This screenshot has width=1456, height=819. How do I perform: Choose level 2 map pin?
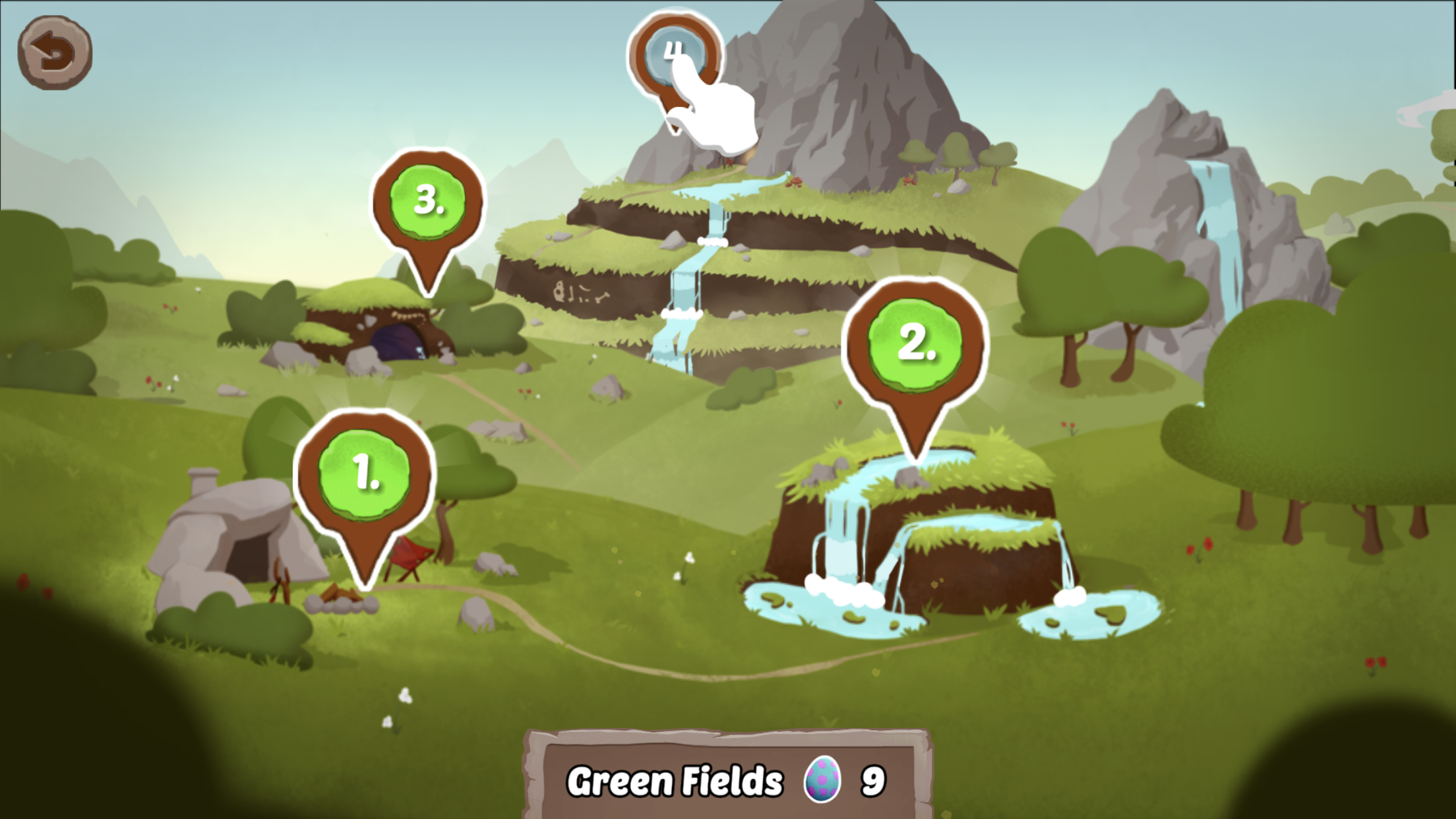click(915, 344)
